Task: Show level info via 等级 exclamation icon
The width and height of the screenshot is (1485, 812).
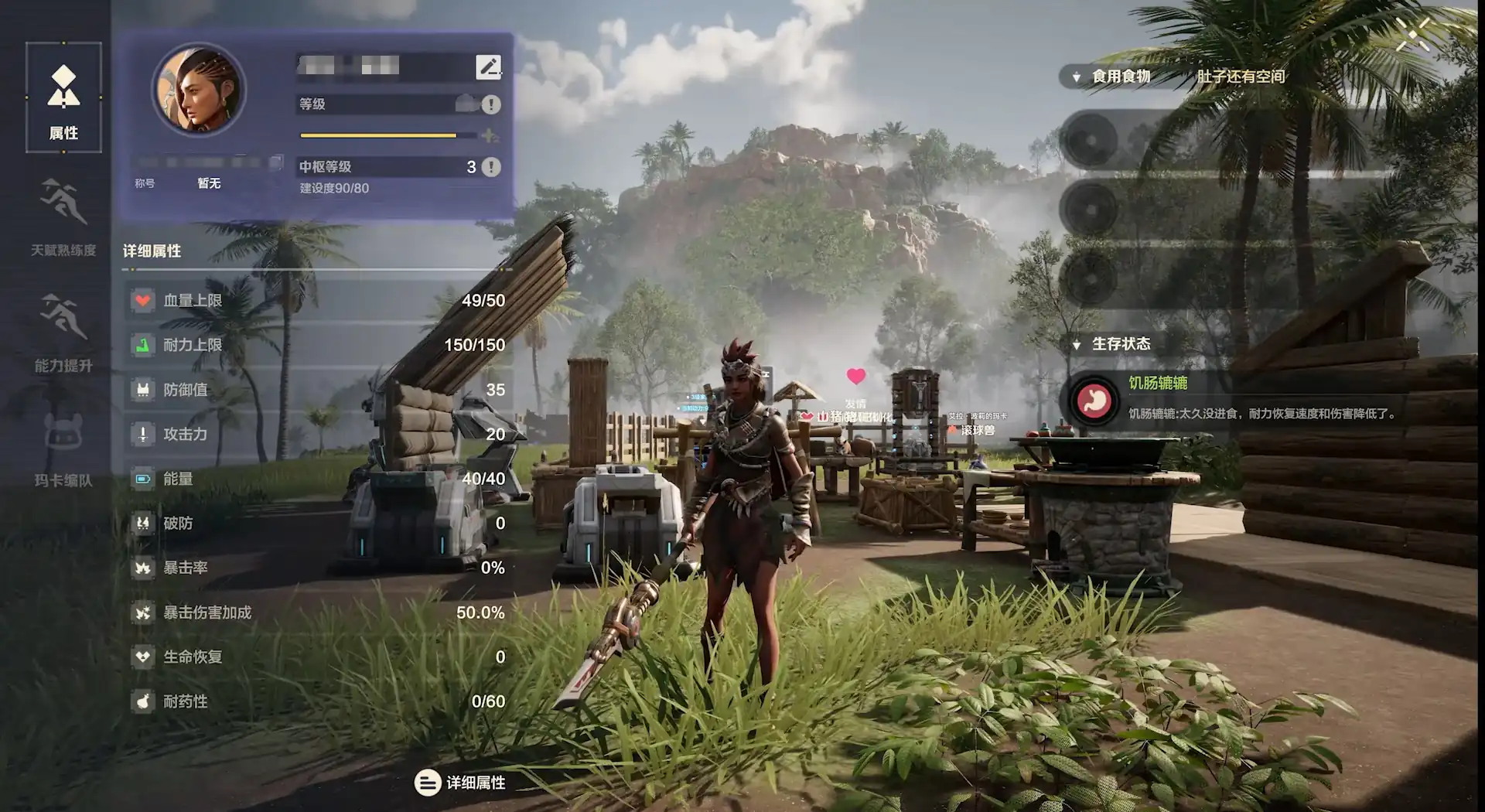Action: pos(491,104)
